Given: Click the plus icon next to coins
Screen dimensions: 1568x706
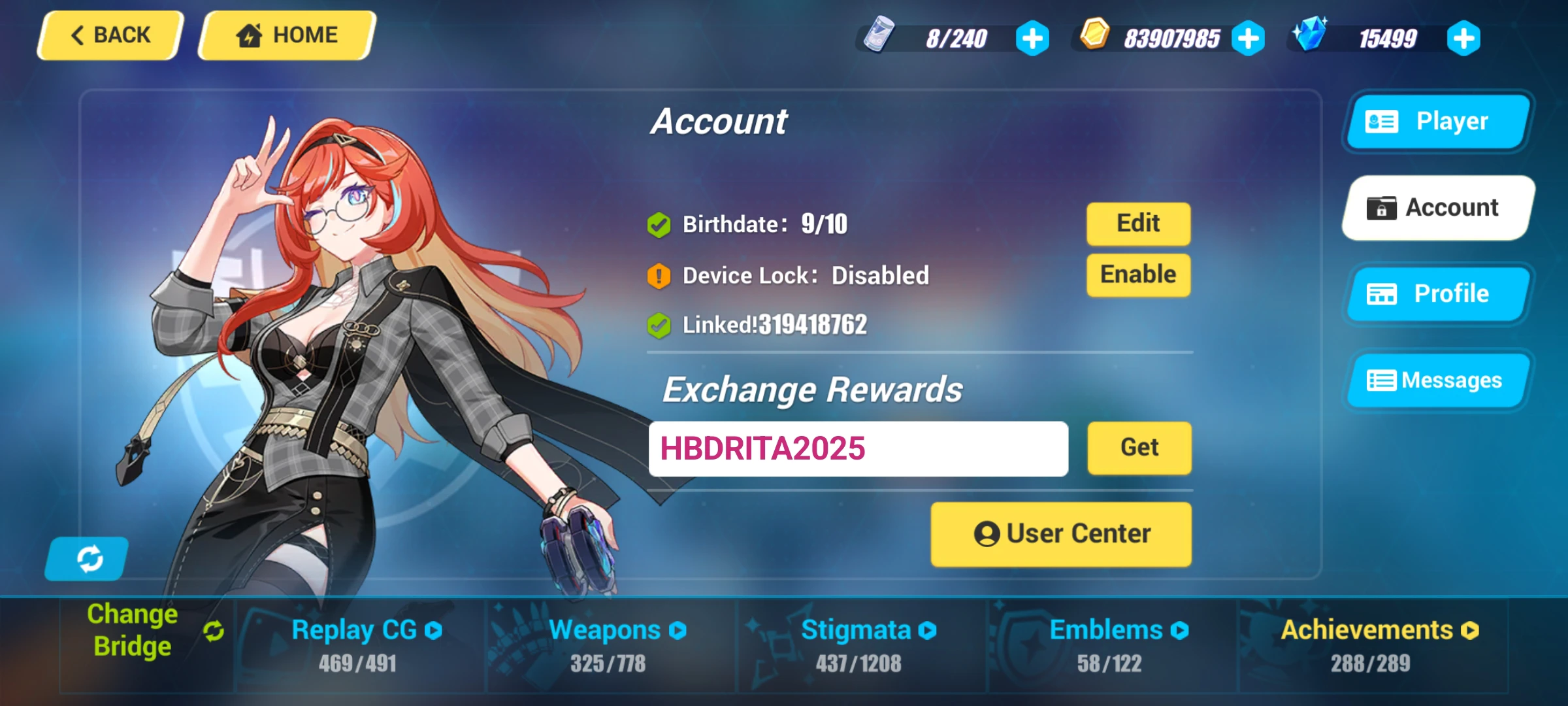Looking at the screenshot, I should pos(1248,38).
